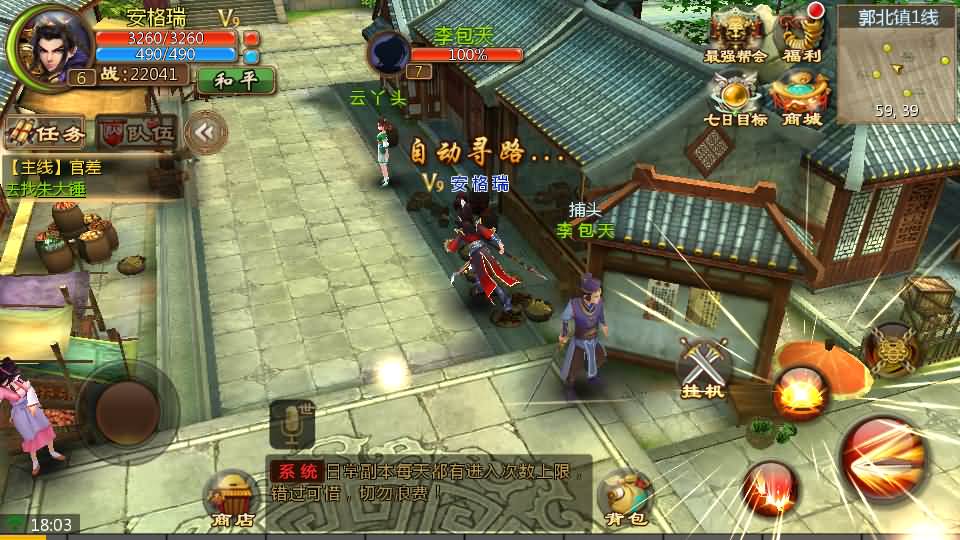
Task: Open the 七日目标 seven-day goals
Action: click(736, 101)
